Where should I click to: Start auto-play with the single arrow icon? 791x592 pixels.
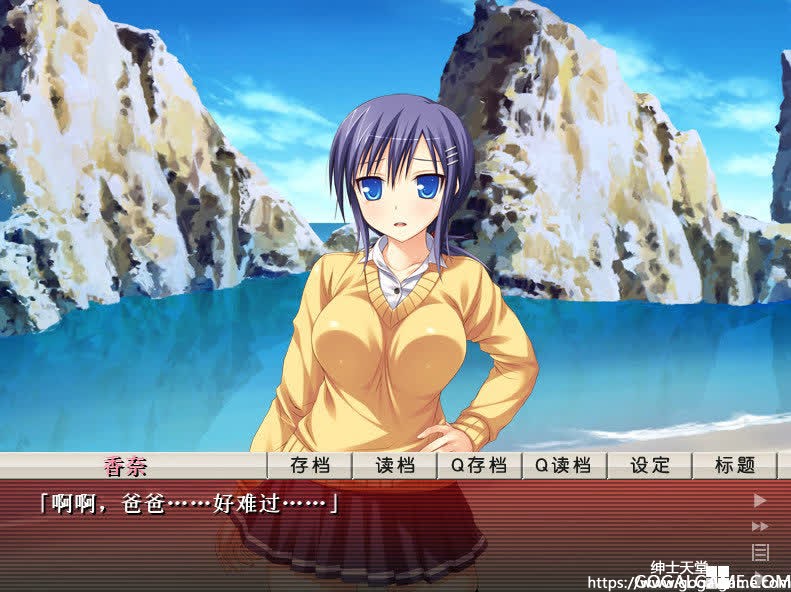tap(760, 500)
